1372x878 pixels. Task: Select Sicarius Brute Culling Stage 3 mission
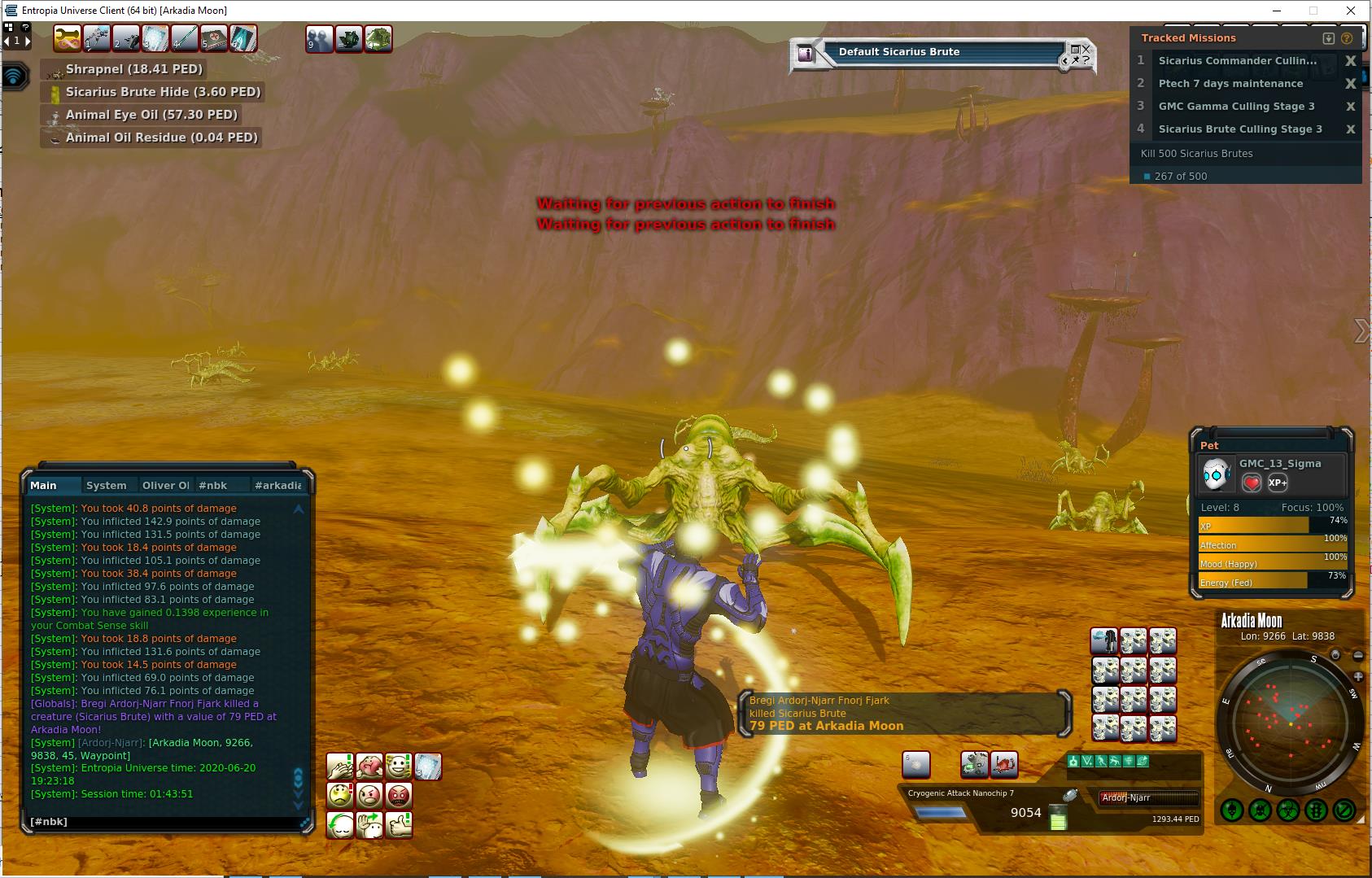tap(1239, 129)
